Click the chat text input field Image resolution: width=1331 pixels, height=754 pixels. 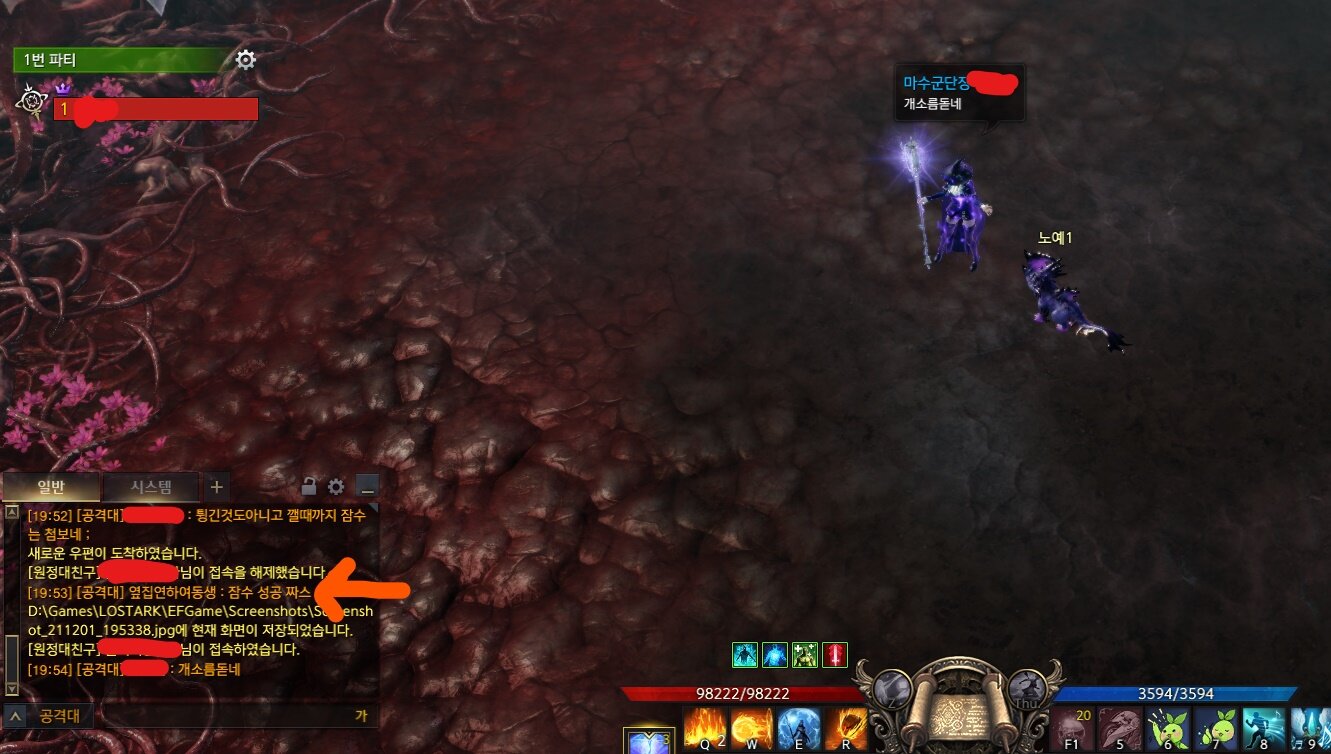pyautogui.click(x=220, y=716)
